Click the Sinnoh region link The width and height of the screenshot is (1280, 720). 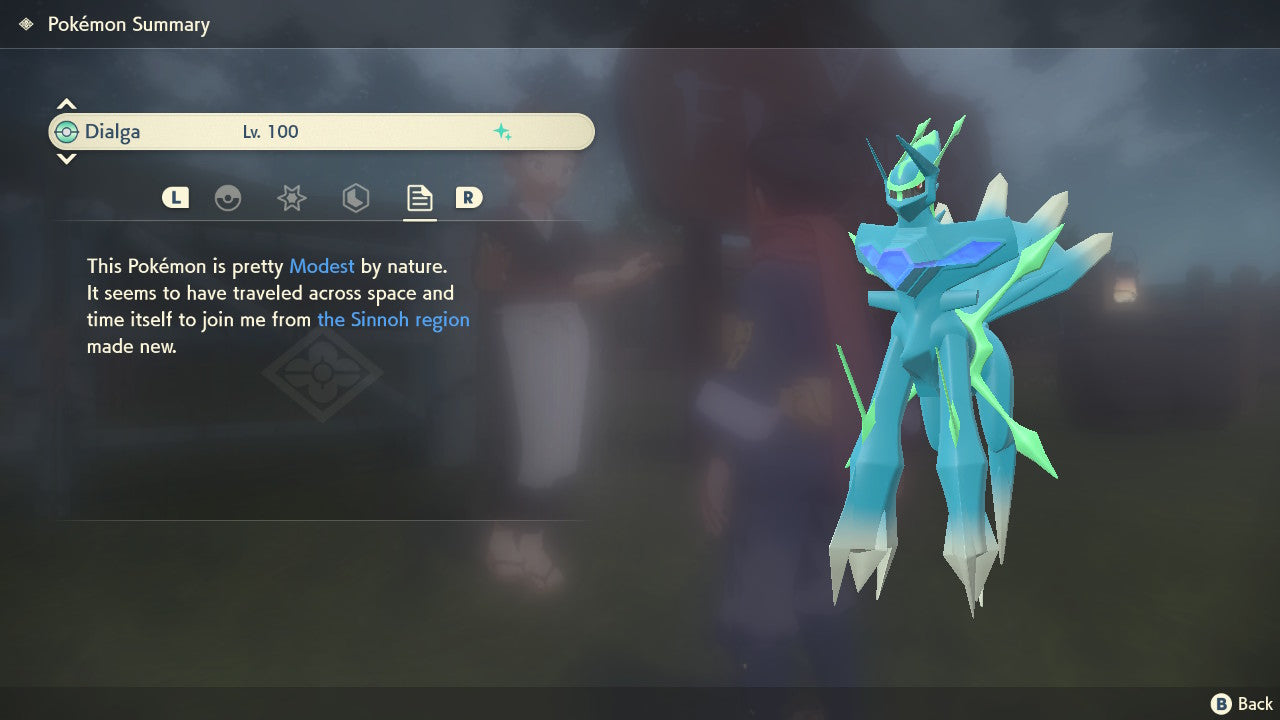[393, 319]
